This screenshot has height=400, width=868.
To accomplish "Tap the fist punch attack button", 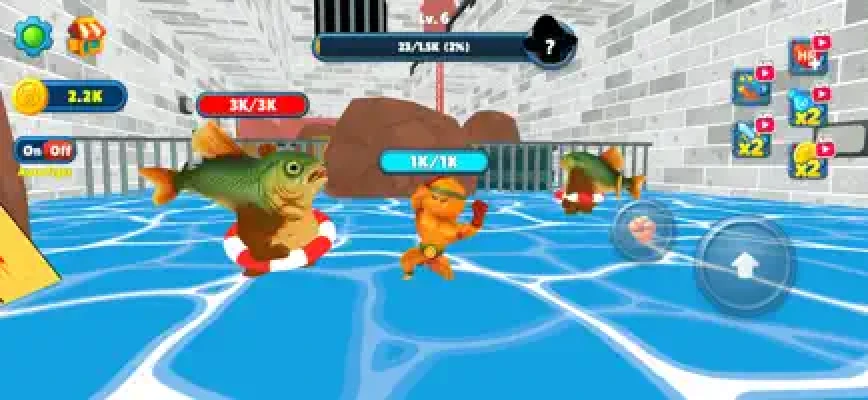I will [x=643, y=229].
